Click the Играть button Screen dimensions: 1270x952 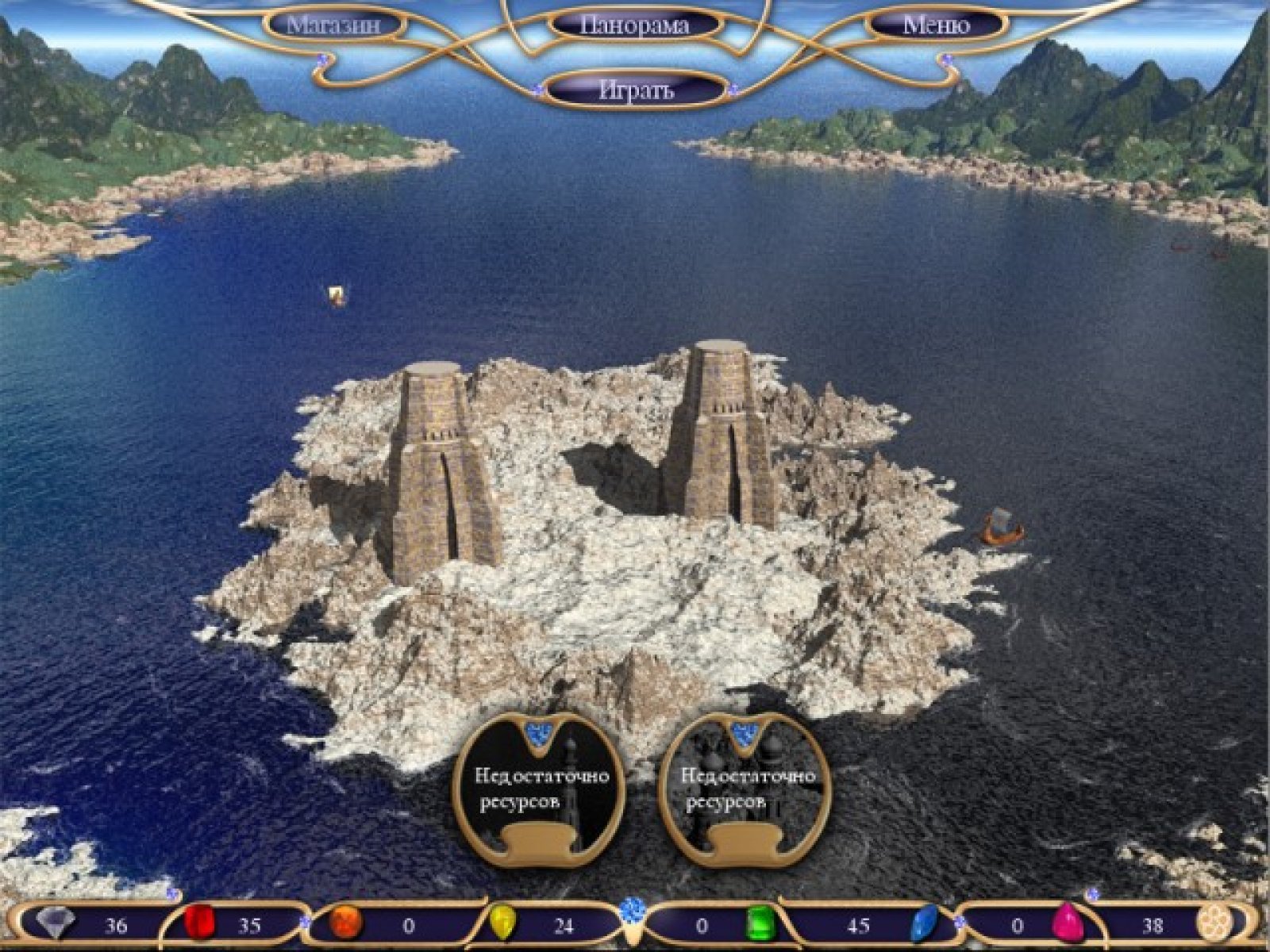[x=636, y=90]
